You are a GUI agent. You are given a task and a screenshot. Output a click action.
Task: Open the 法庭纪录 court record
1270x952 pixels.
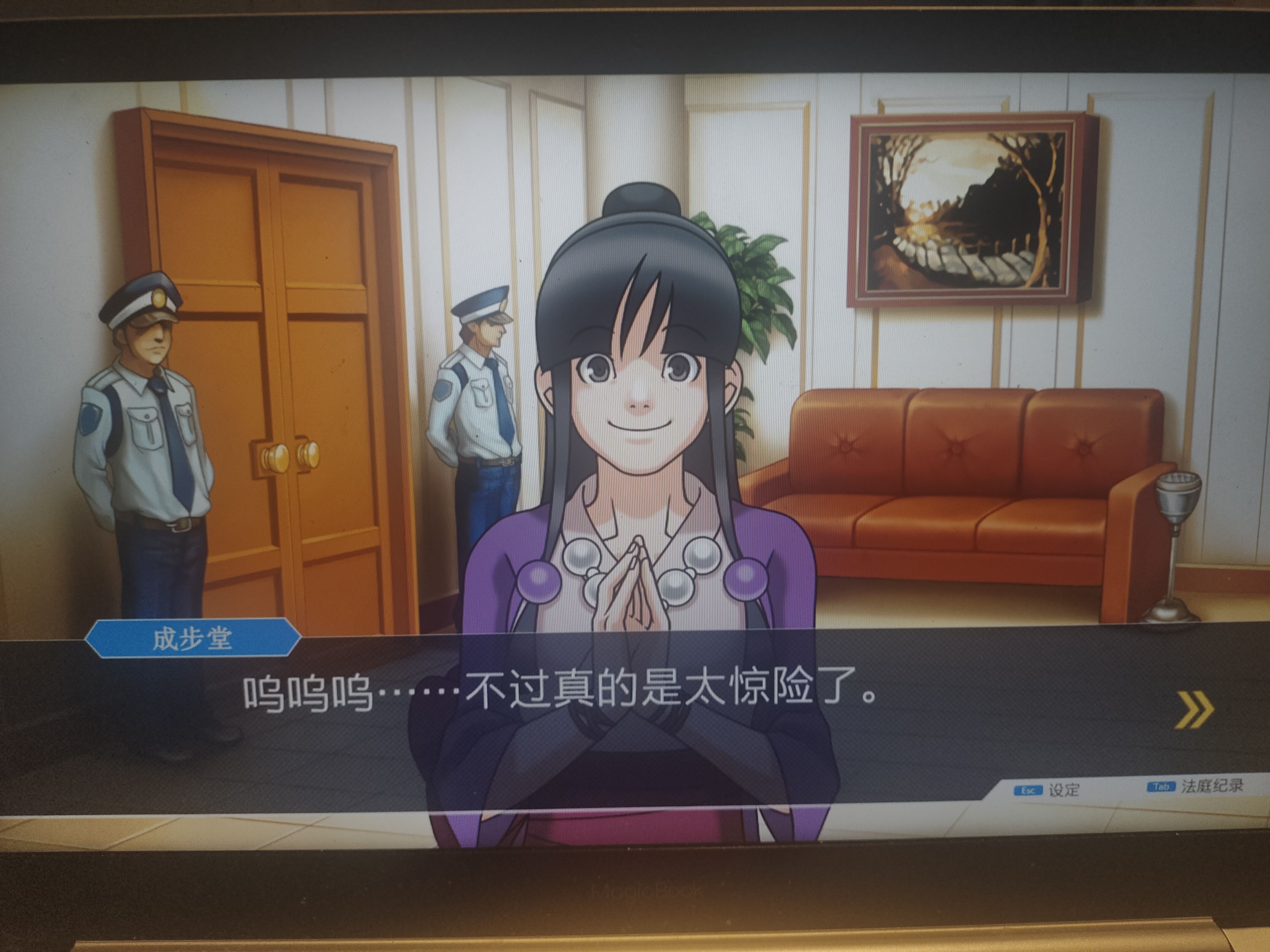(x=1196, y=786)
